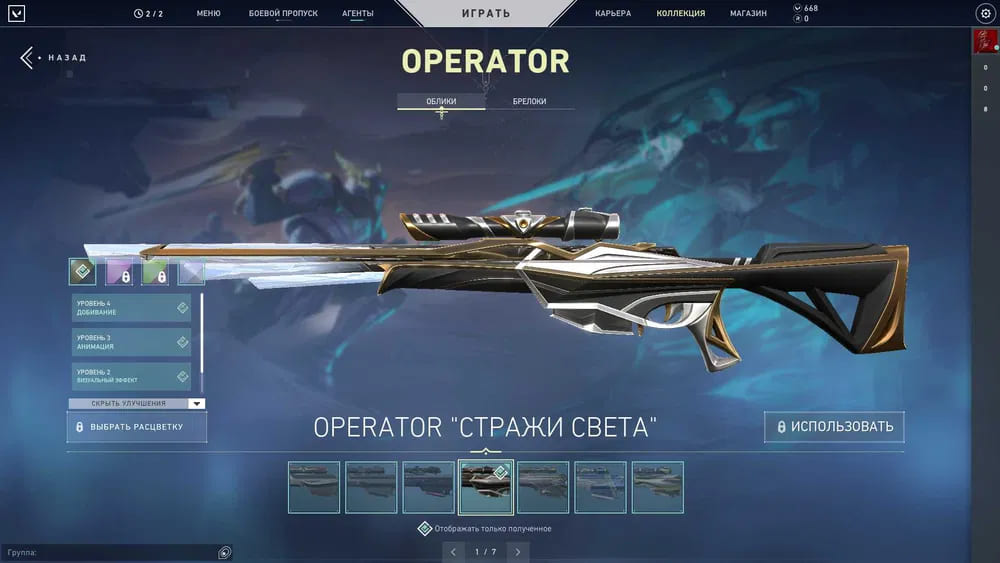Screen dimensions: 1000x563
Task: Select the Уровень 2 Визуальный эффект upgrade
Action: (131, 376)
